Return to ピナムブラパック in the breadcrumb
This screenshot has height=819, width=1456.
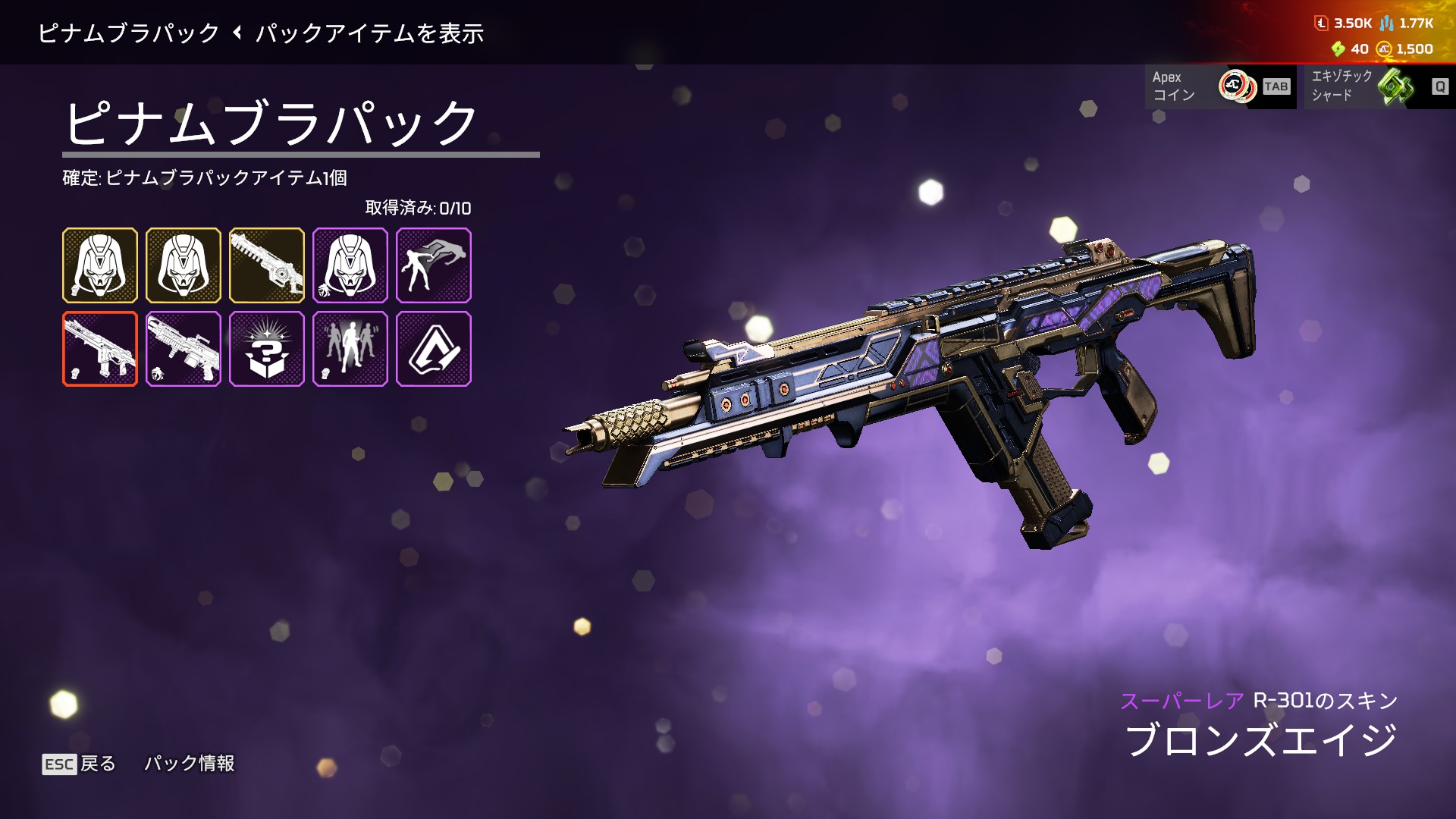coord(128,33)
